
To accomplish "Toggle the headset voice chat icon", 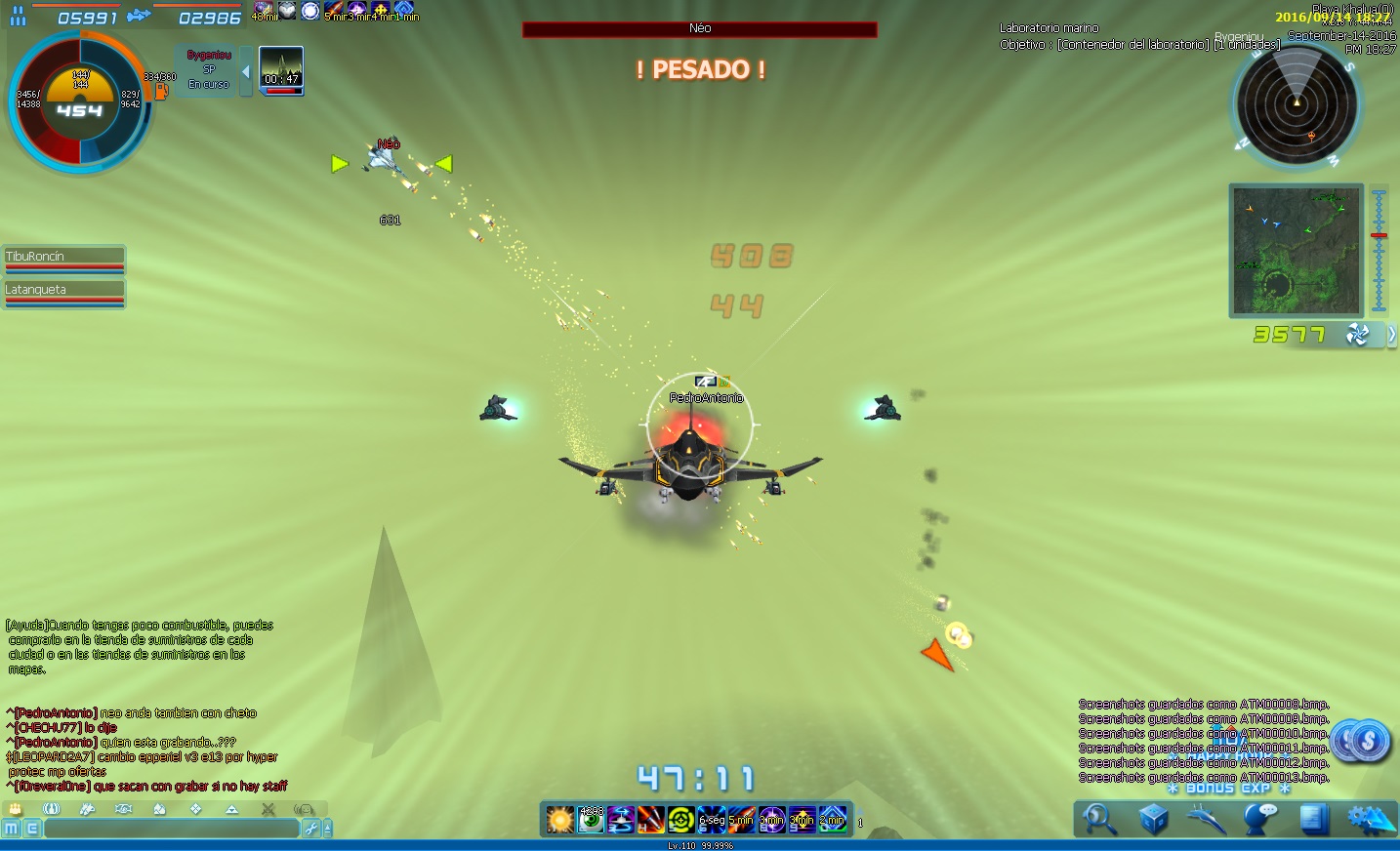I will [305, 809].
